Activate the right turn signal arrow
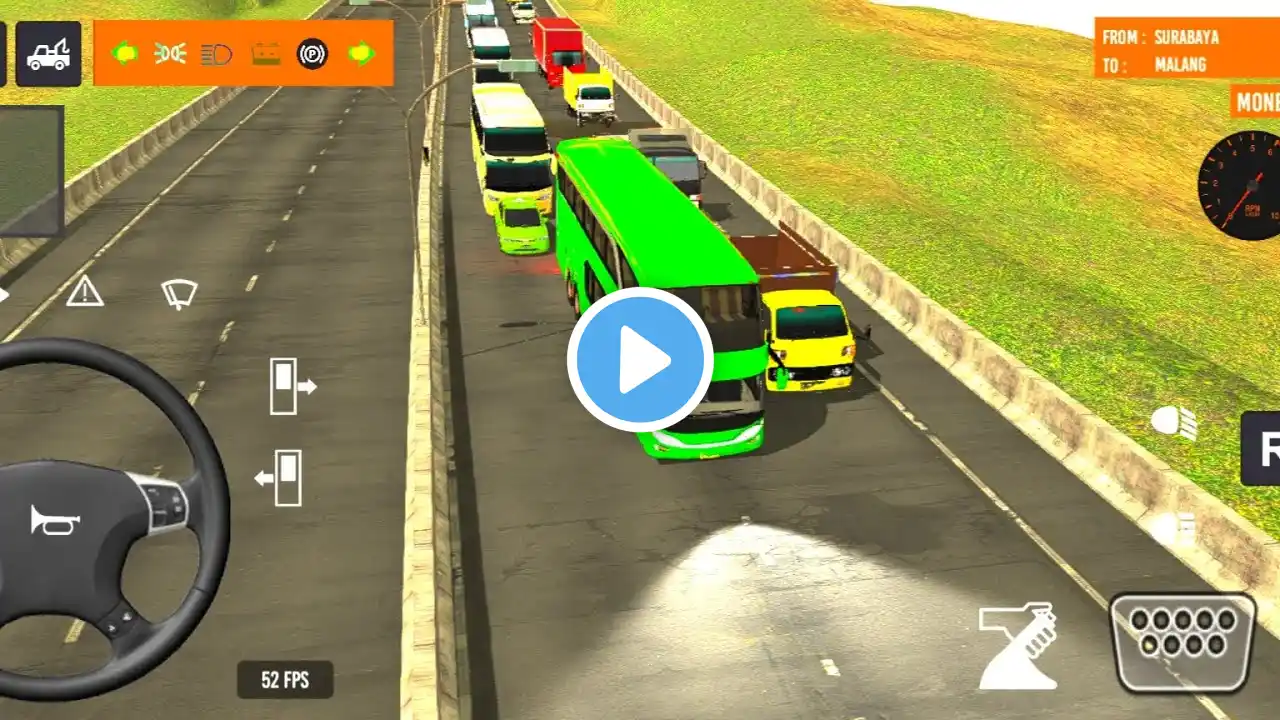 [361, 54]
